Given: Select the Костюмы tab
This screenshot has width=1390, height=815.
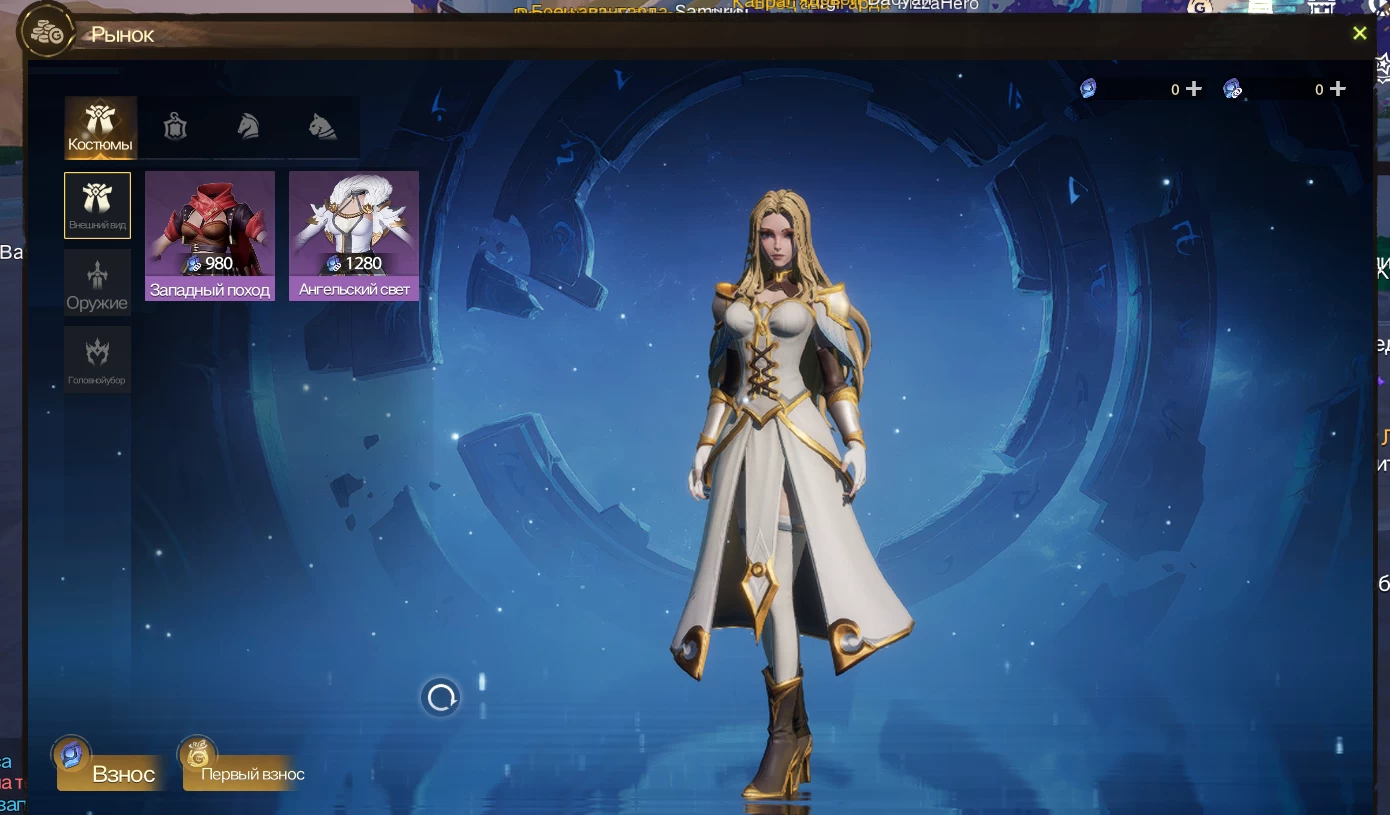Looking at the screenshot, I should point(100,128).
